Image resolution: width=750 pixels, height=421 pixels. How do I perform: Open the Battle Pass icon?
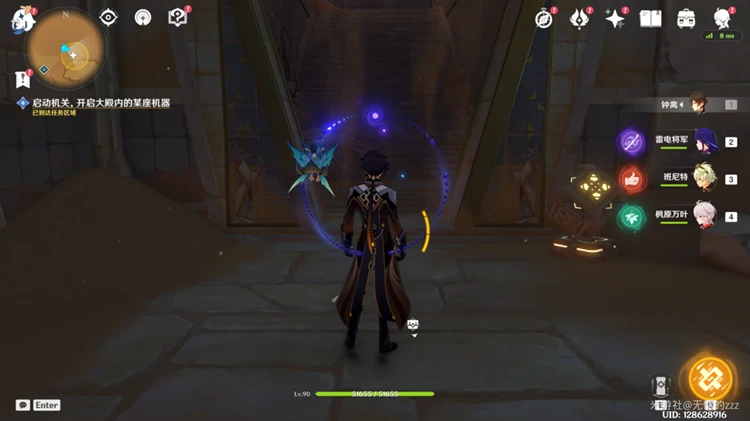pyautogui.click(x=580, y=18)
